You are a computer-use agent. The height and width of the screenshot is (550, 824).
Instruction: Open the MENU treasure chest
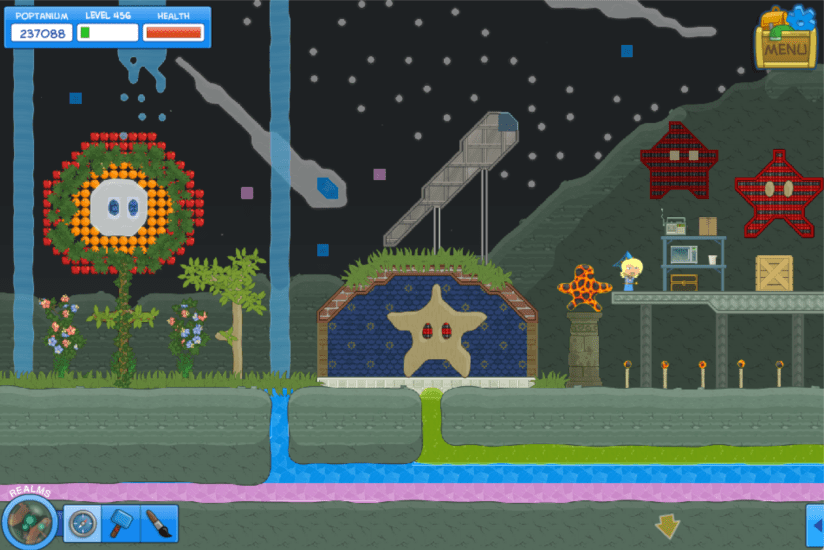(786, 40)
